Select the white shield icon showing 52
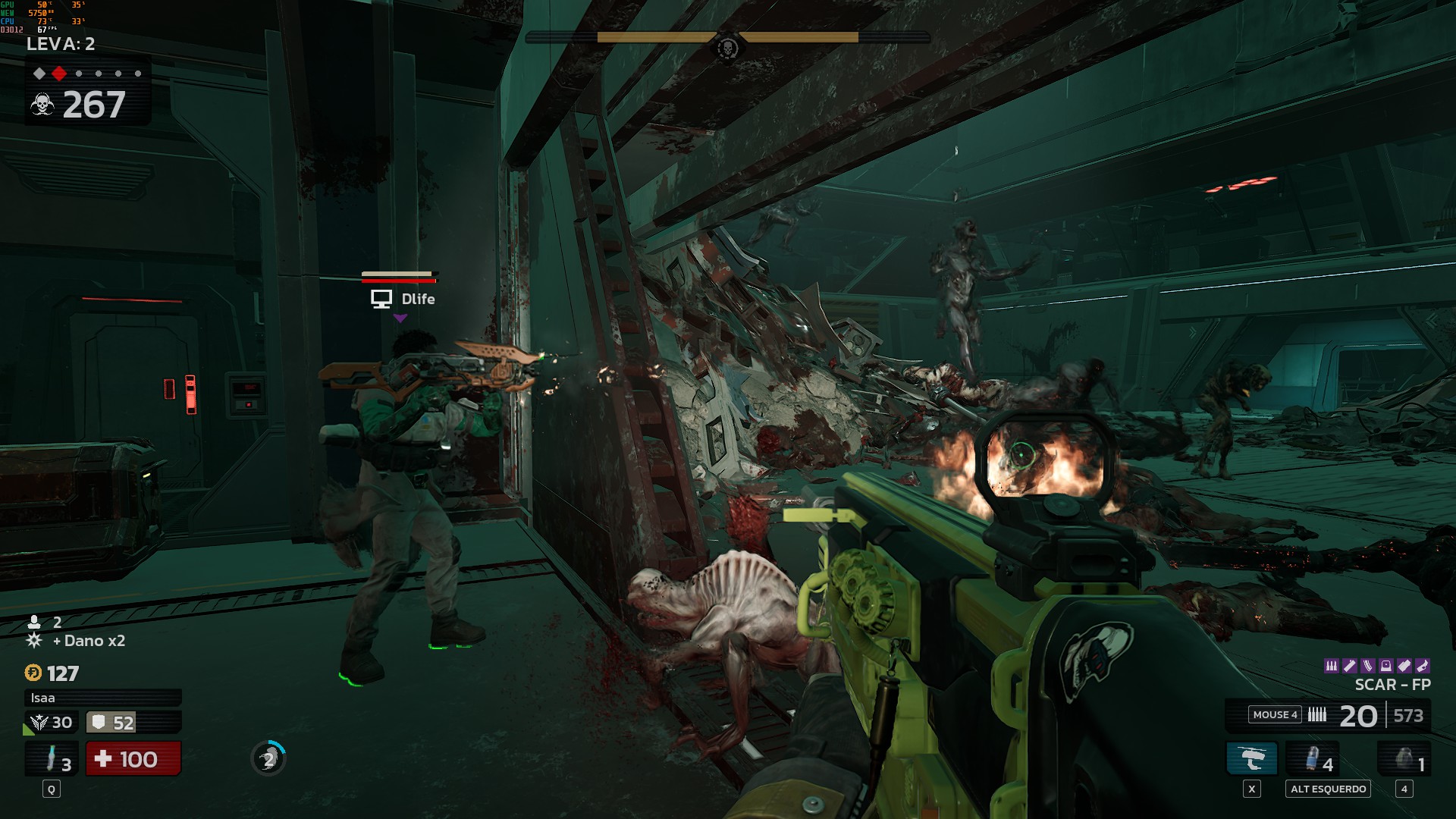1456x819 pixels. point(97,721)
